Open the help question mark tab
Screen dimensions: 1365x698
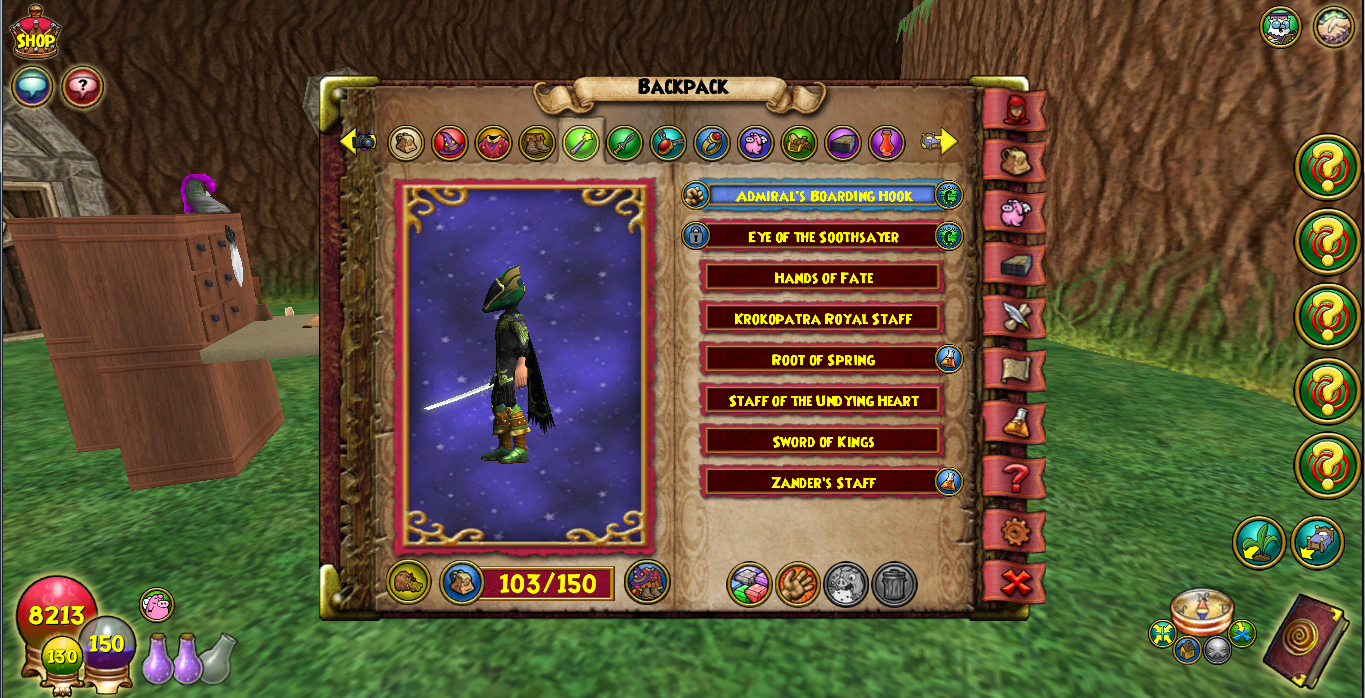[x=1015, y=478]
